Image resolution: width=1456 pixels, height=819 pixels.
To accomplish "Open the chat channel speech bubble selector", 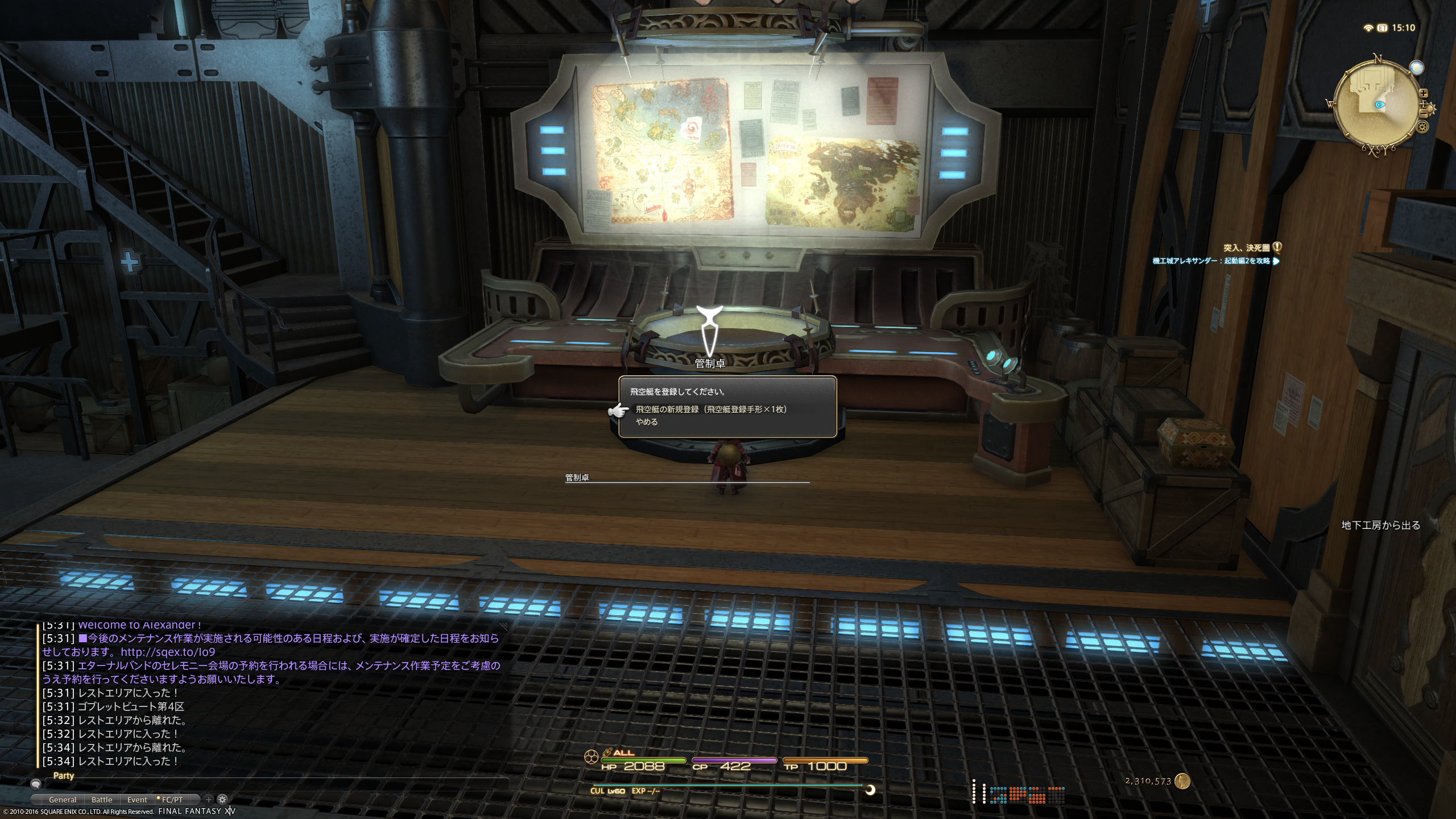I will click(x=36, y=783).
